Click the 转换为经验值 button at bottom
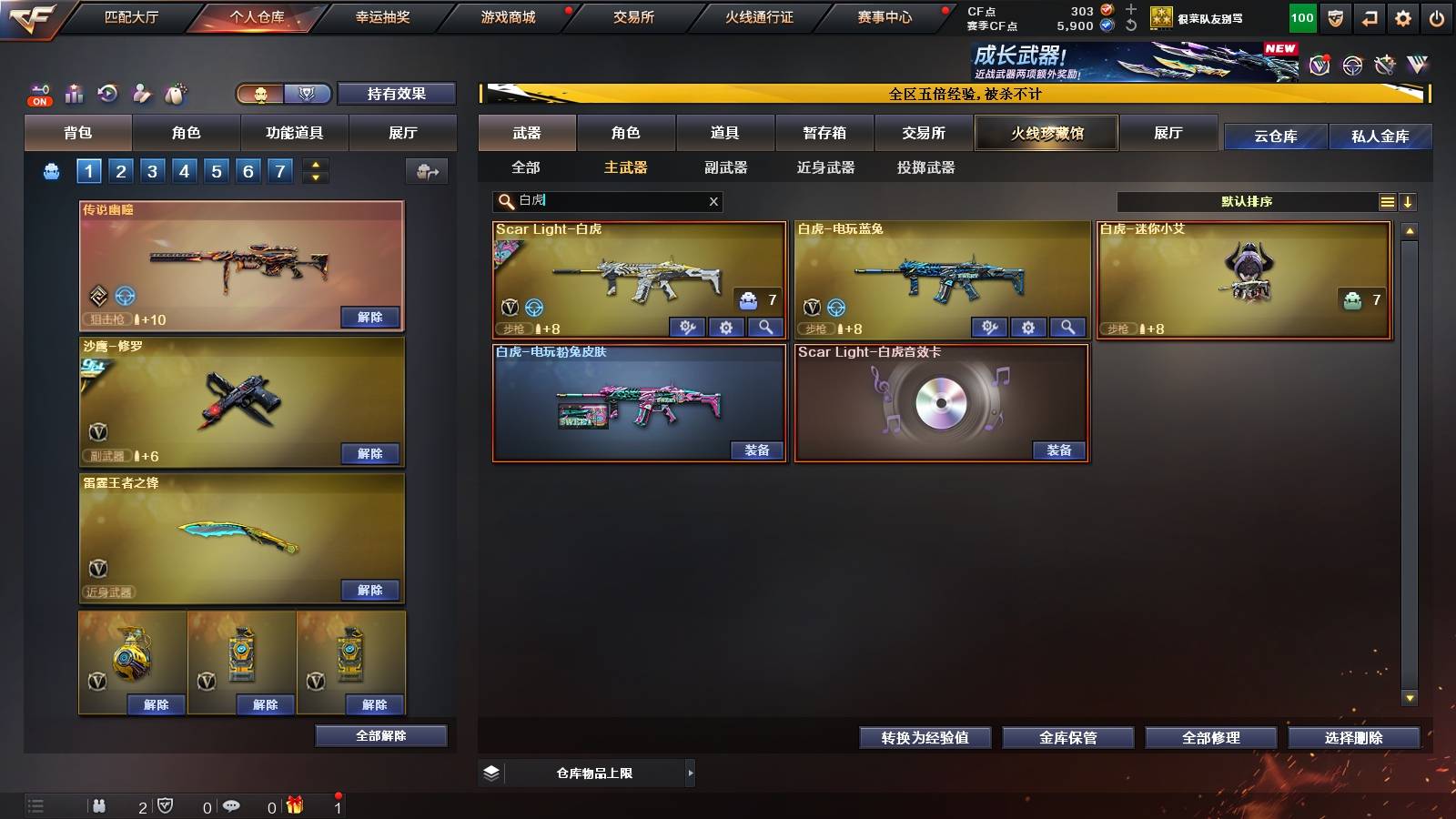Screen dimensions: 1456x819 coord(925,738)
